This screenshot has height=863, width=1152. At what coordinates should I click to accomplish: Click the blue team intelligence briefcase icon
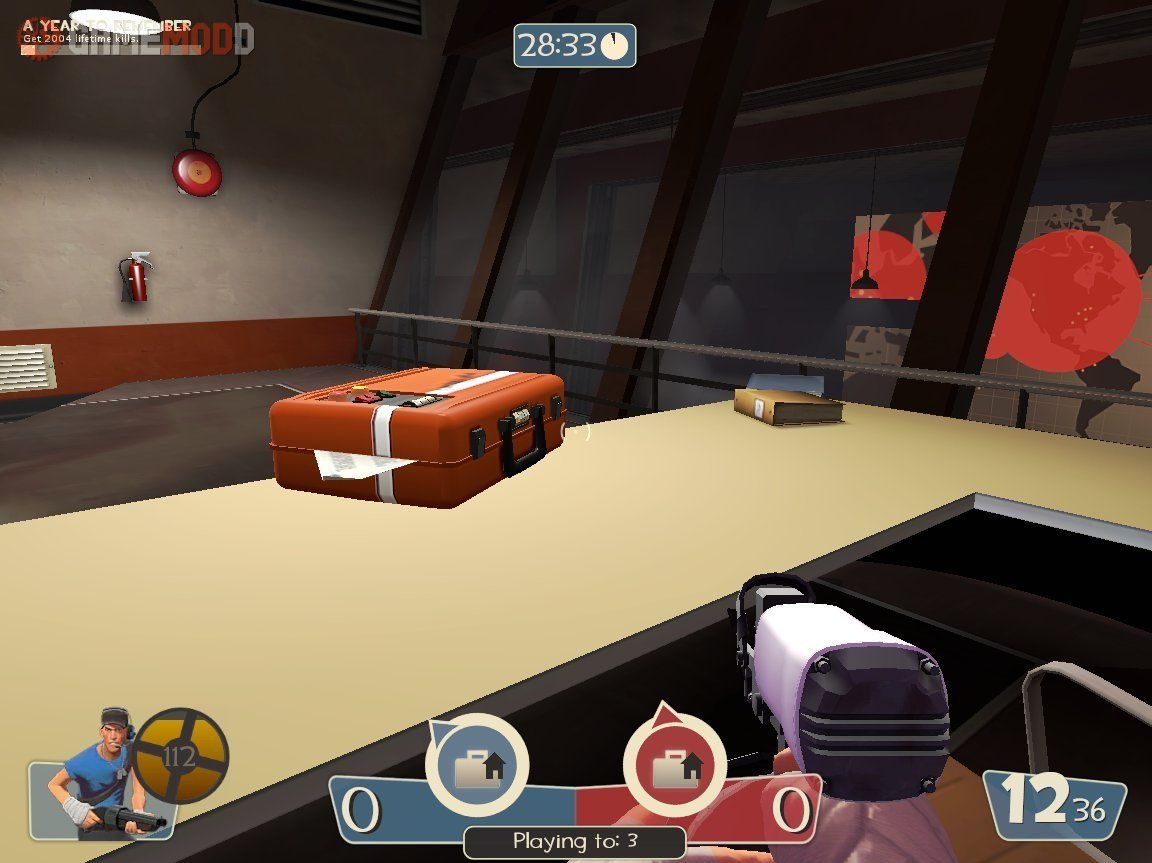pyautogui.click(x=476, y=766)
